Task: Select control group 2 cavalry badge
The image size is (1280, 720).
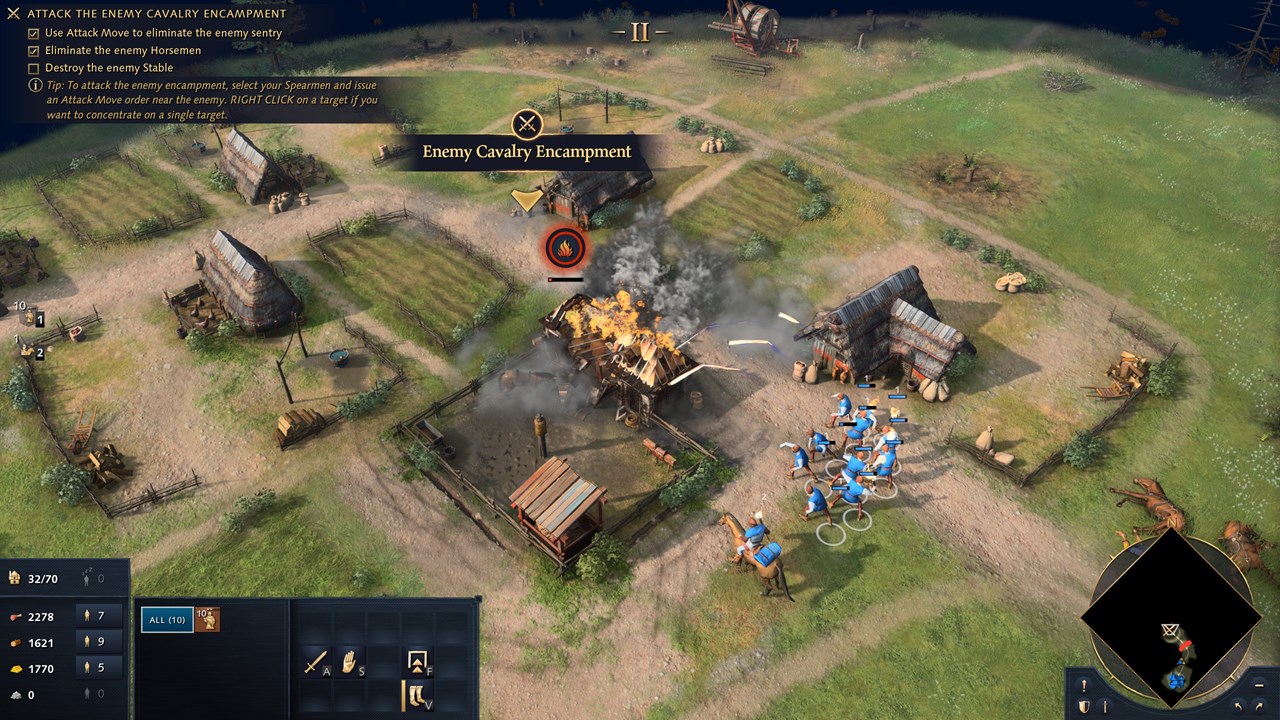Action: pos(33,351)
